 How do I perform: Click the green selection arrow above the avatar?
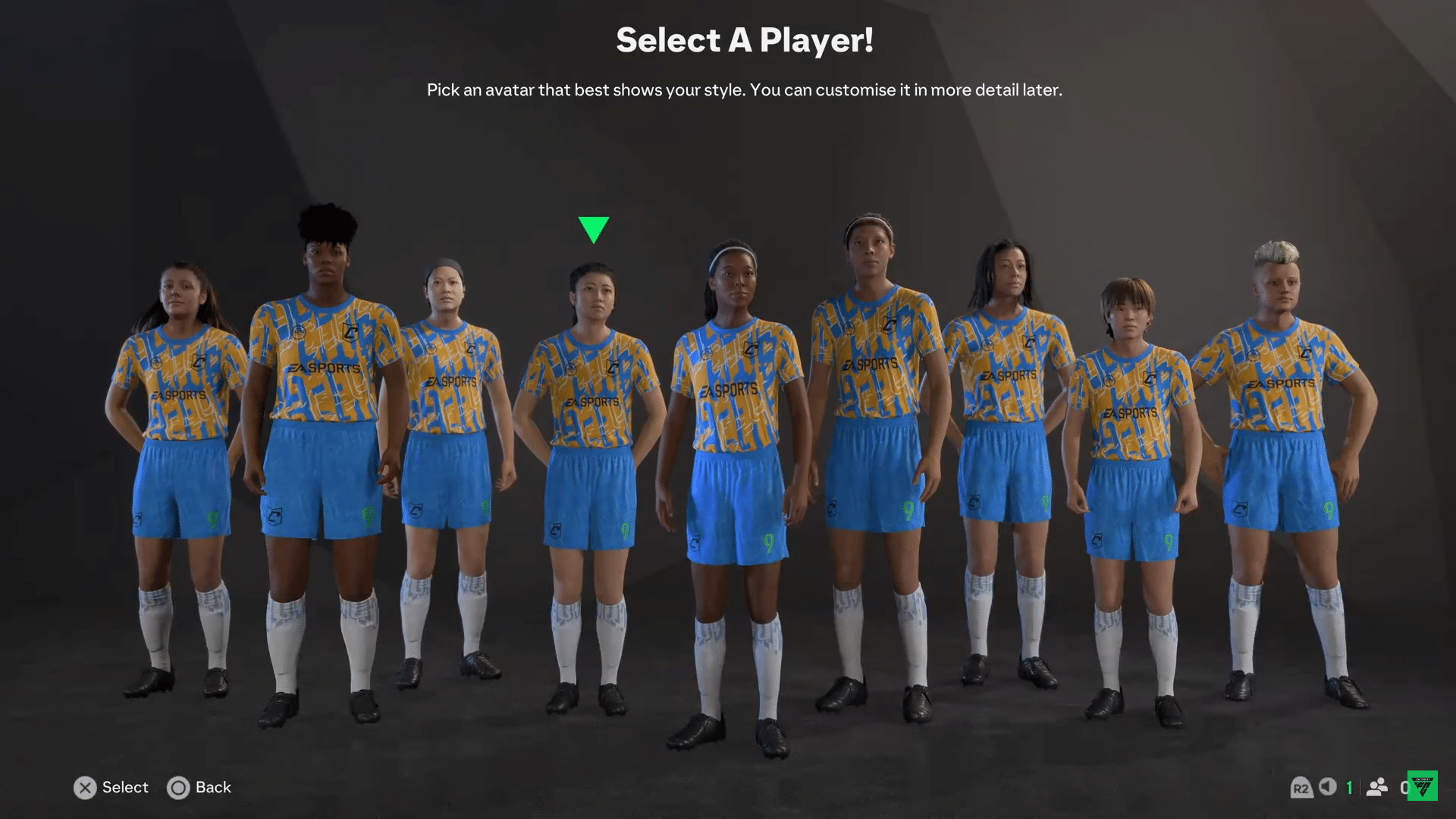pyautogui.click(x=594, y=228)
